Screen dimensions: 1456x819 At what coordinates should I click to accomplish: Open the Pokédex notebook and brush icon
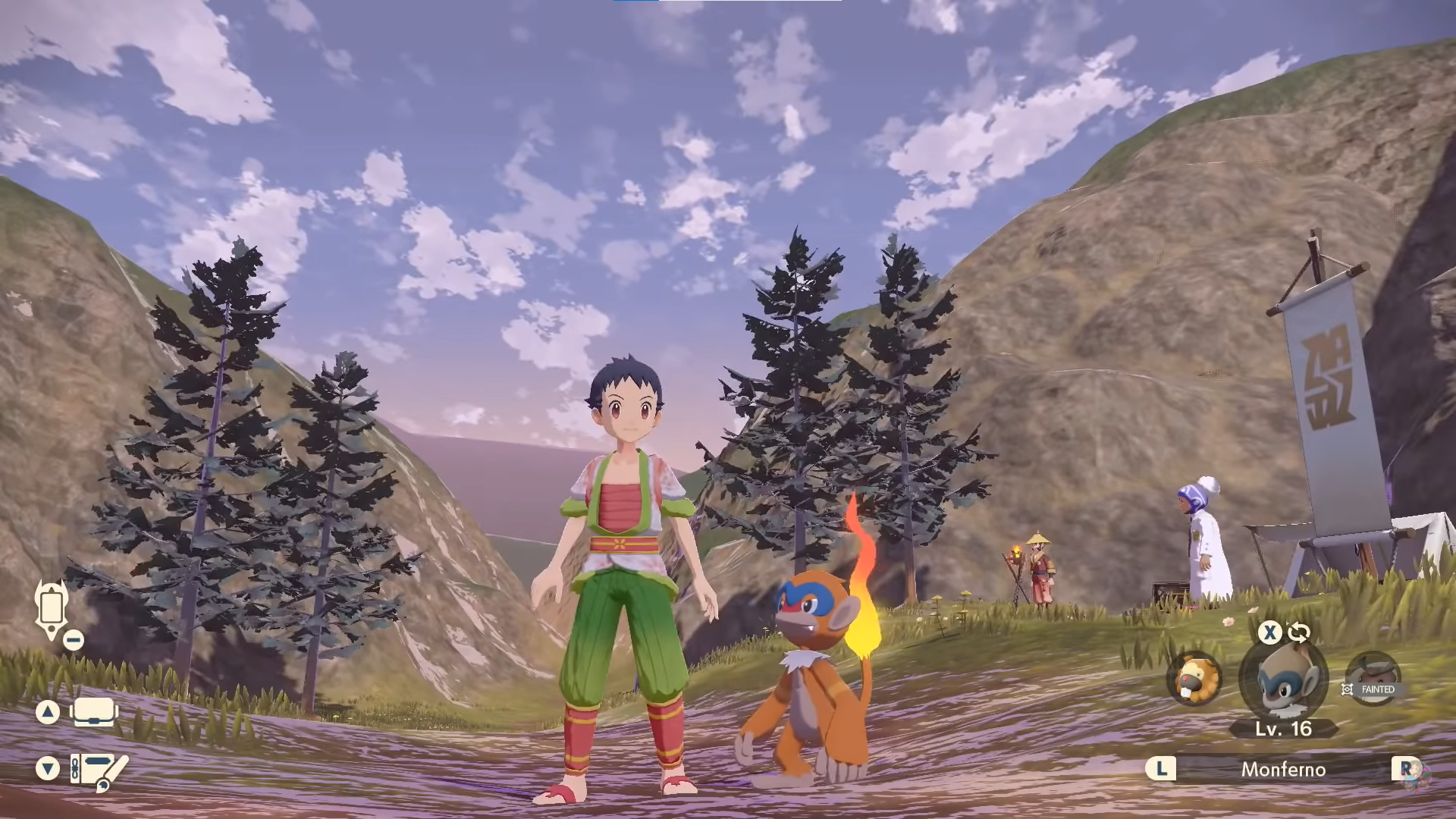coord(99,770)
